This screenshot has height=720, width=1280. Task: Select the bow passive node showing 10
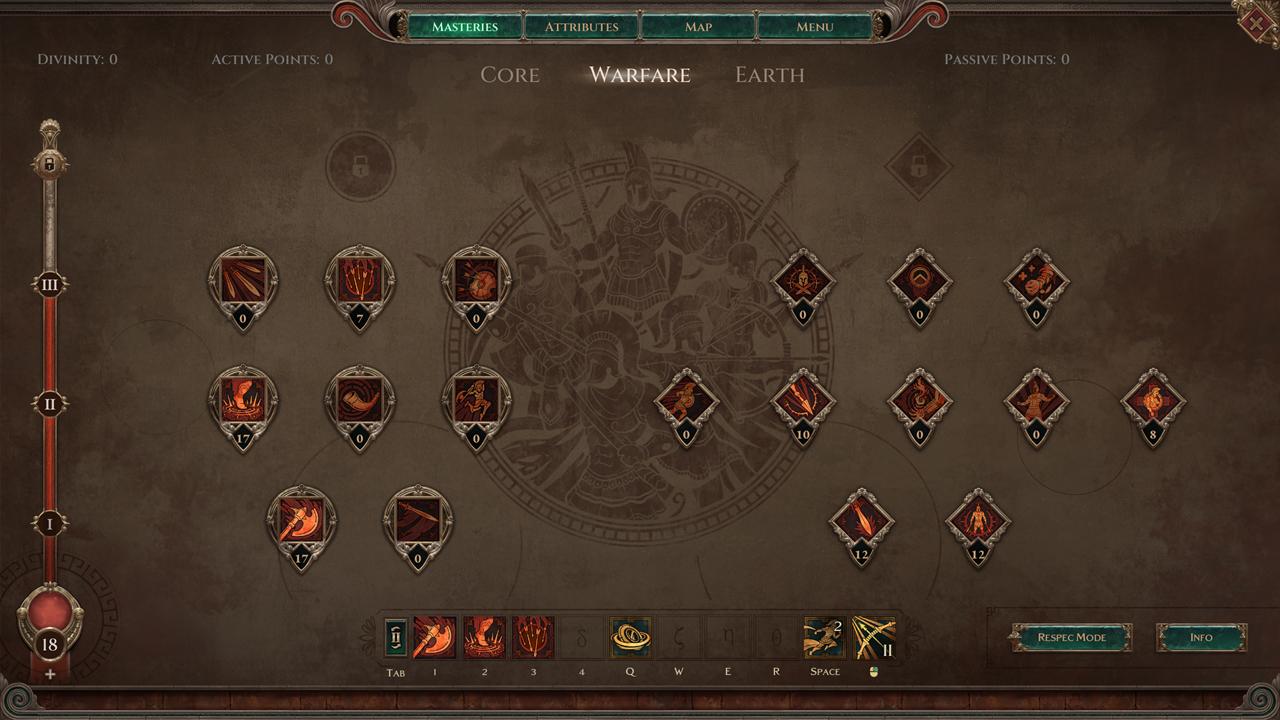pos(803,401)
